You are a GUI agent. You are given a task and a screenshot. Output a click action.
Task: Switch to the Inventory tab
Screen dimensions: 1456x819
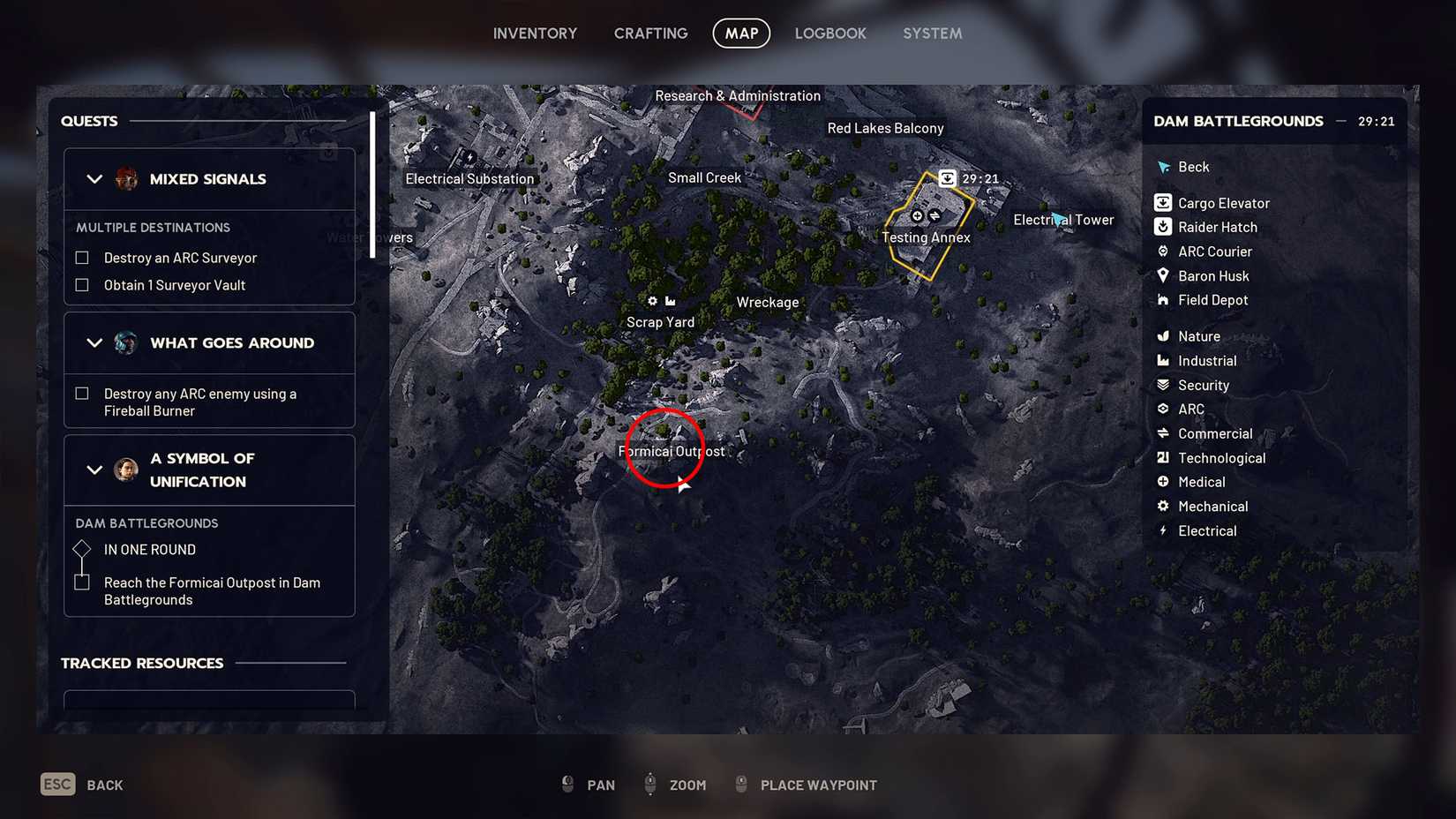coord(535,33)
